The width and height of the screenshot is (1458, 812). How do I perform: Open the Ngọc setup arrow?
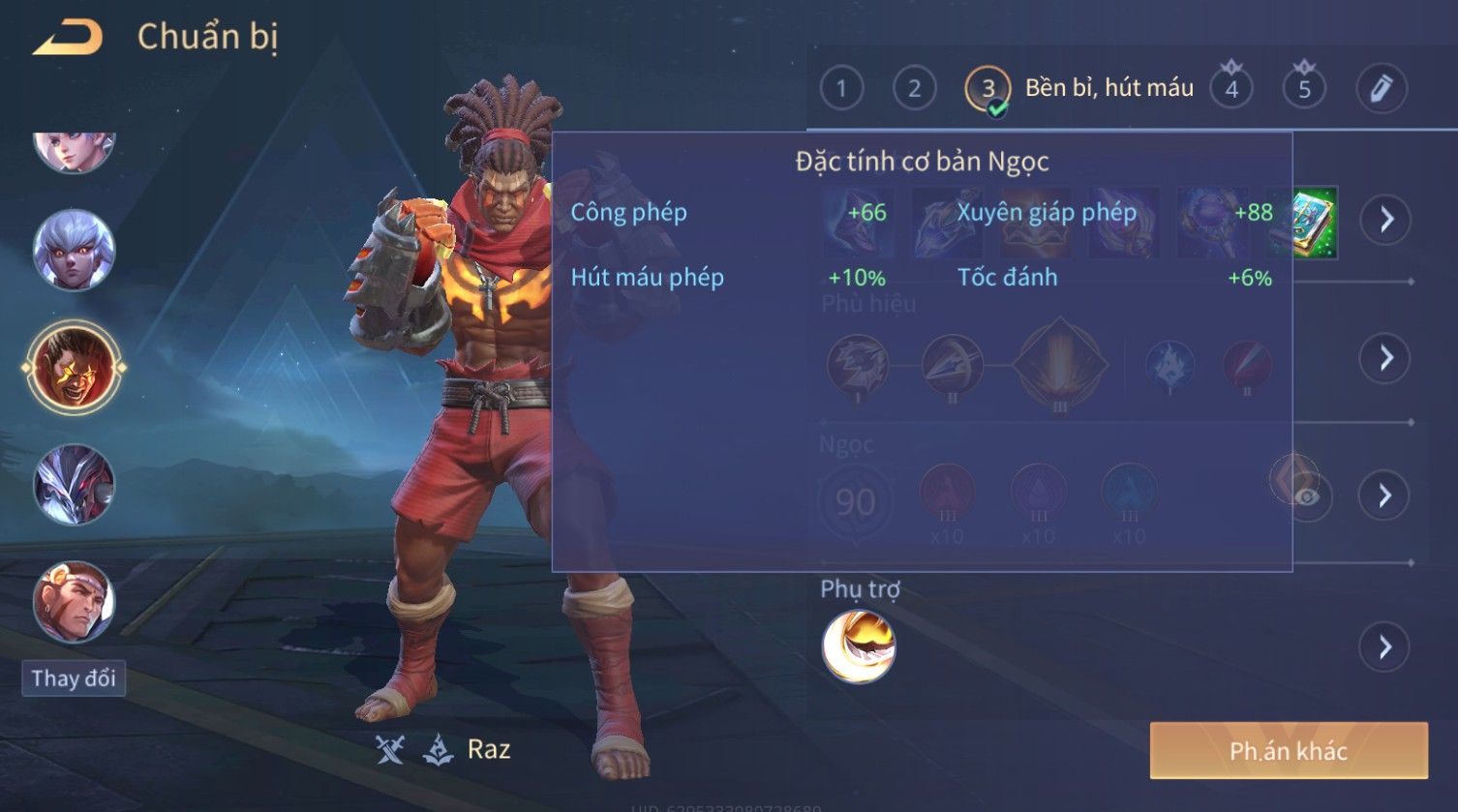pyautogui.click(x=1385, y=496)
